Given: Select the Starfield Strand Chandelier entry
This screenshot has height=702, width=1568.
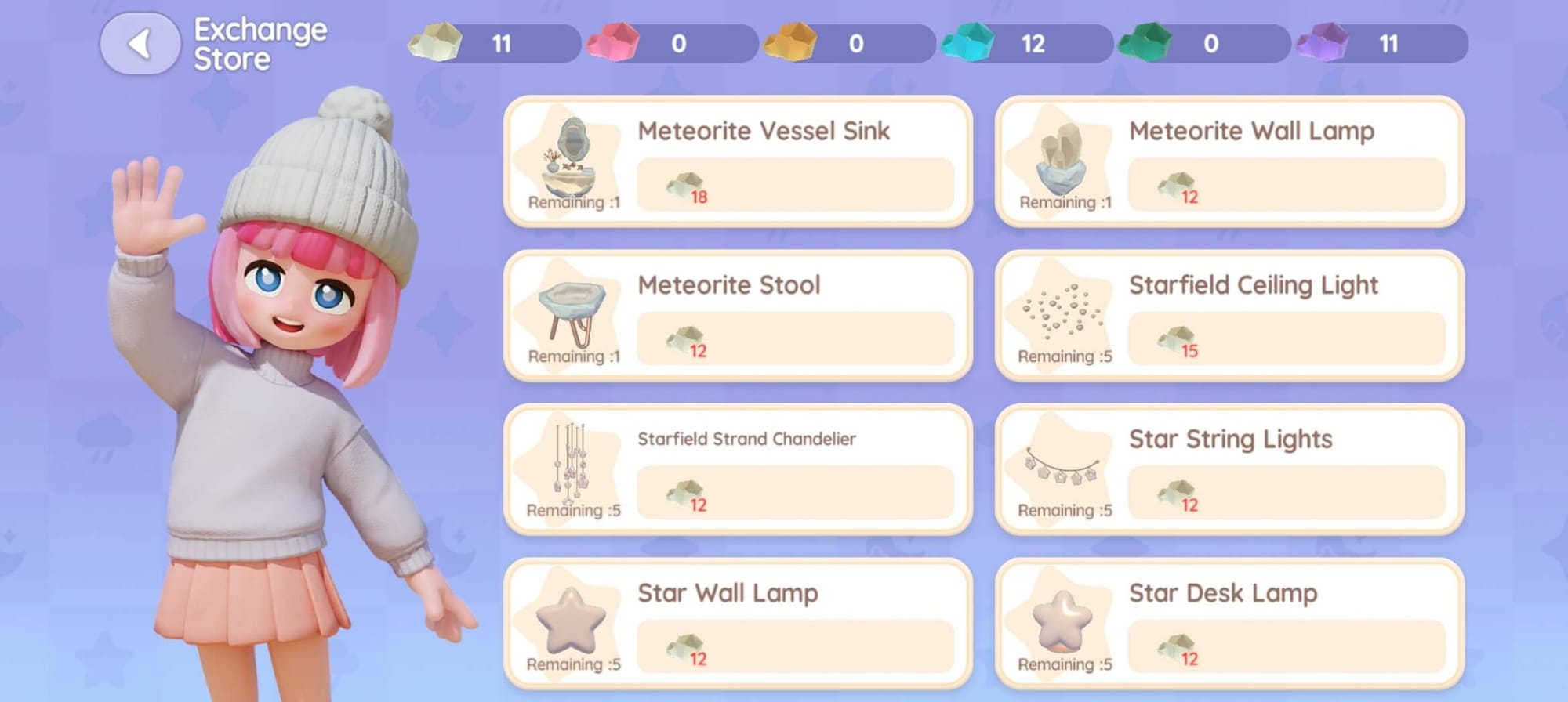Looking at the screenshot, I should 738,470.
